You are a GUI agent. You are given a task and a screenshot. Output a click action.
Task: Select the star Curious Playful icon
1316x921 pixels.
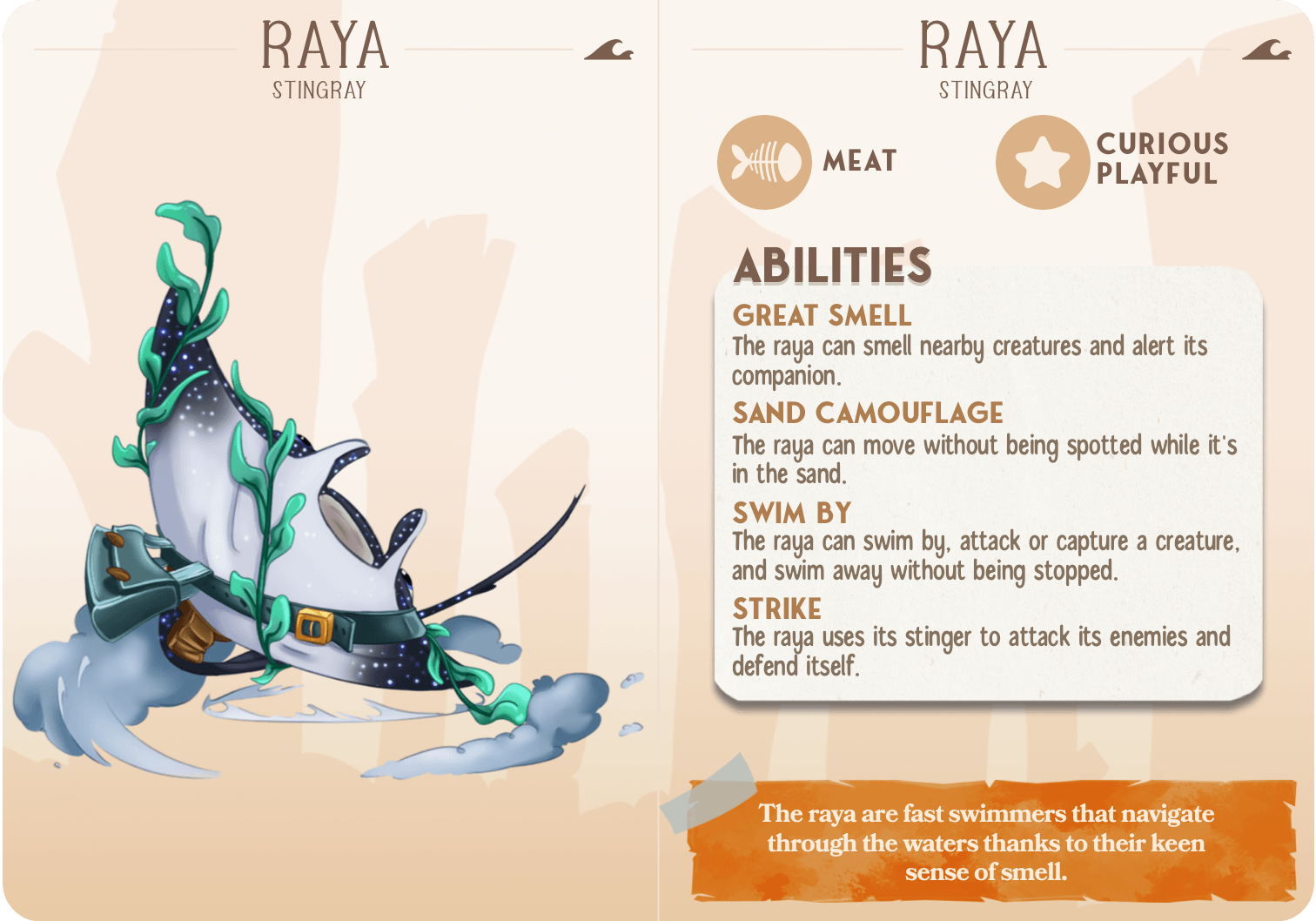(x=1042, y=162)
